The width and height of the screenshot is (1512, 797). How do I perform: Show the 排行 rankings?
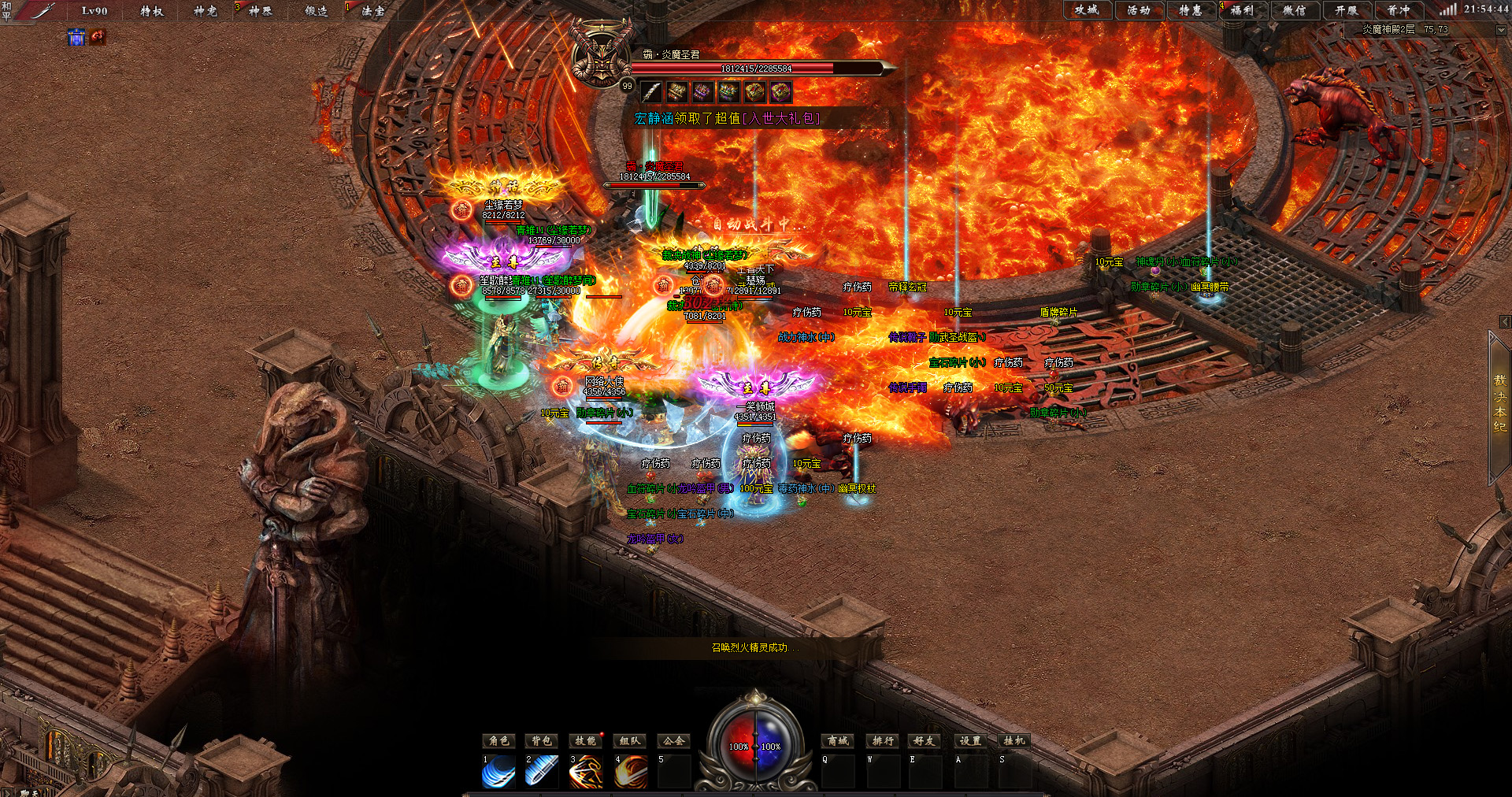click(x=883, y=741)
